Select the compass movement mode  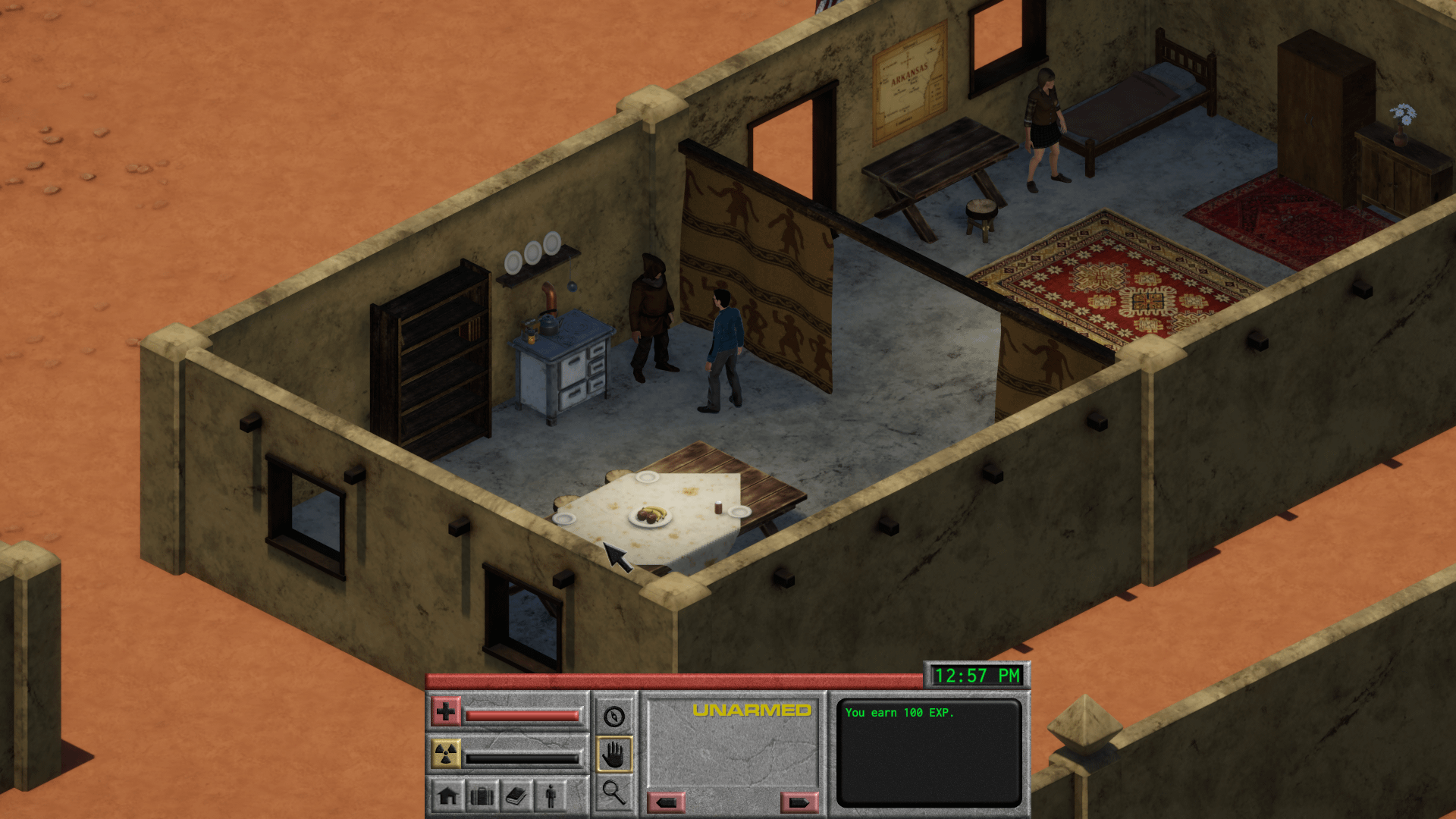613,716
